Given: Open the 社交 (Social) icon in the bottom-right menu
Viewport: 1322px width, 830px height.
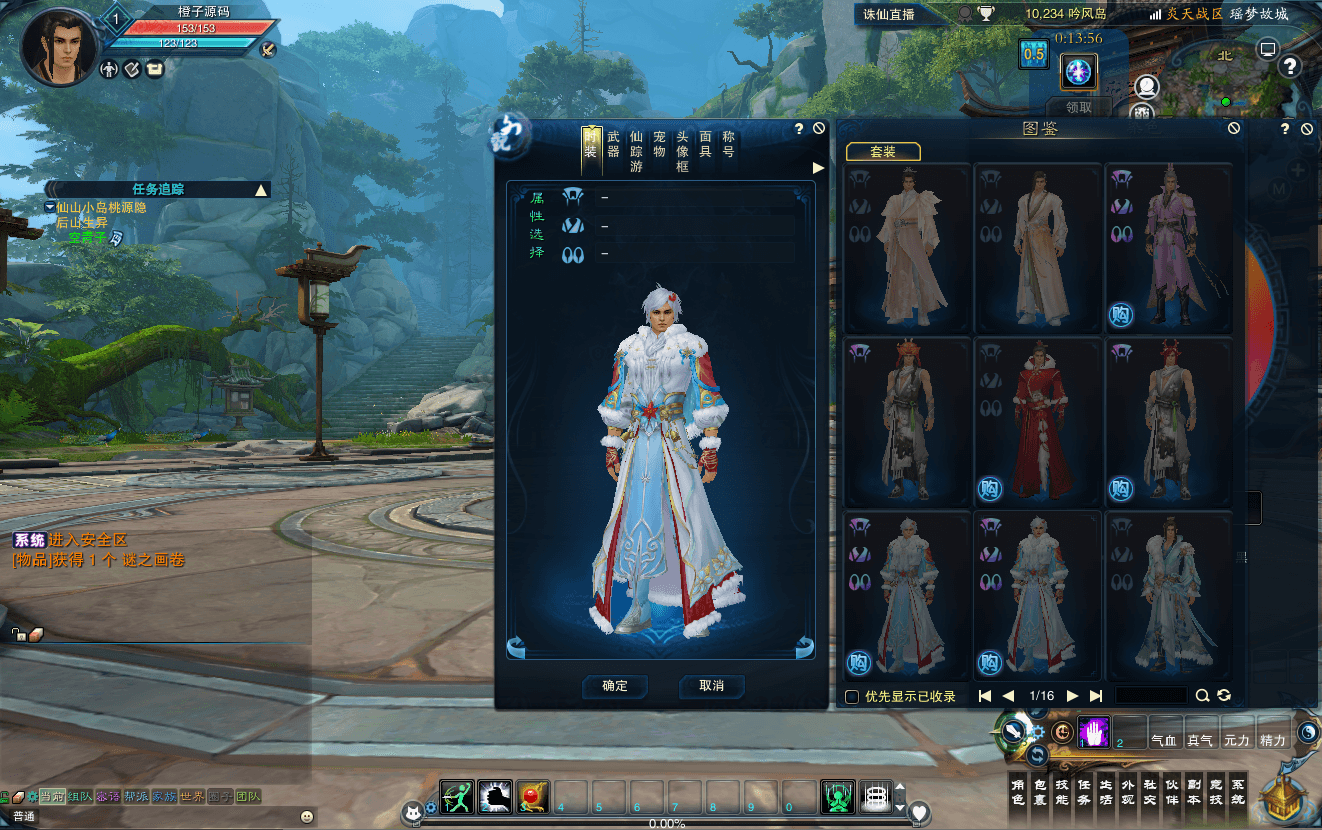Looking at the screenshot, I should tap(1150, 791).
